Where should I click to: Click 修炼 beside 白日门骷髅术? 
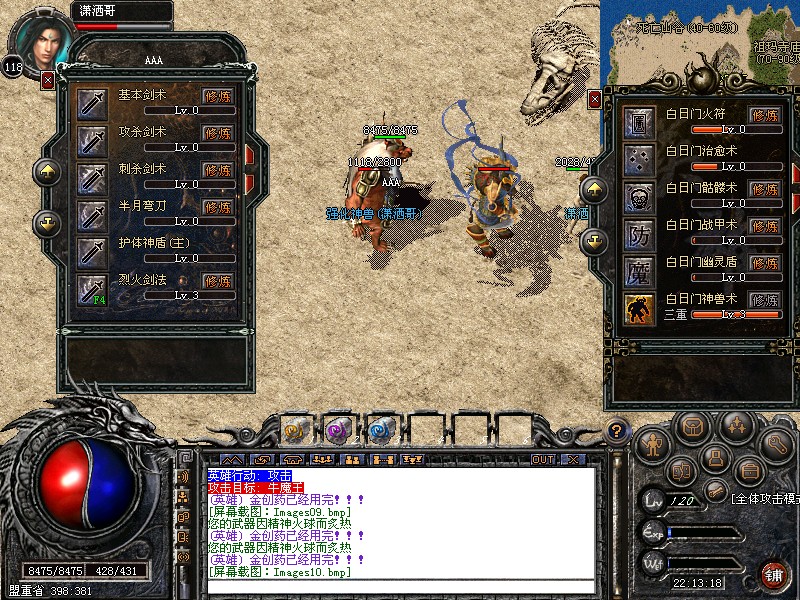point(765,190)
